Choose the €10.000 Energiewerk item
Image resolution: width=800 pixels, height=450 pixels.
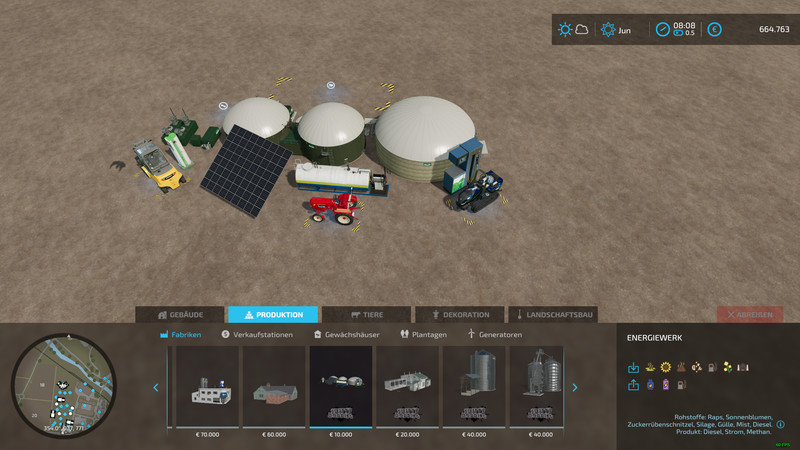tap(341, 387)
